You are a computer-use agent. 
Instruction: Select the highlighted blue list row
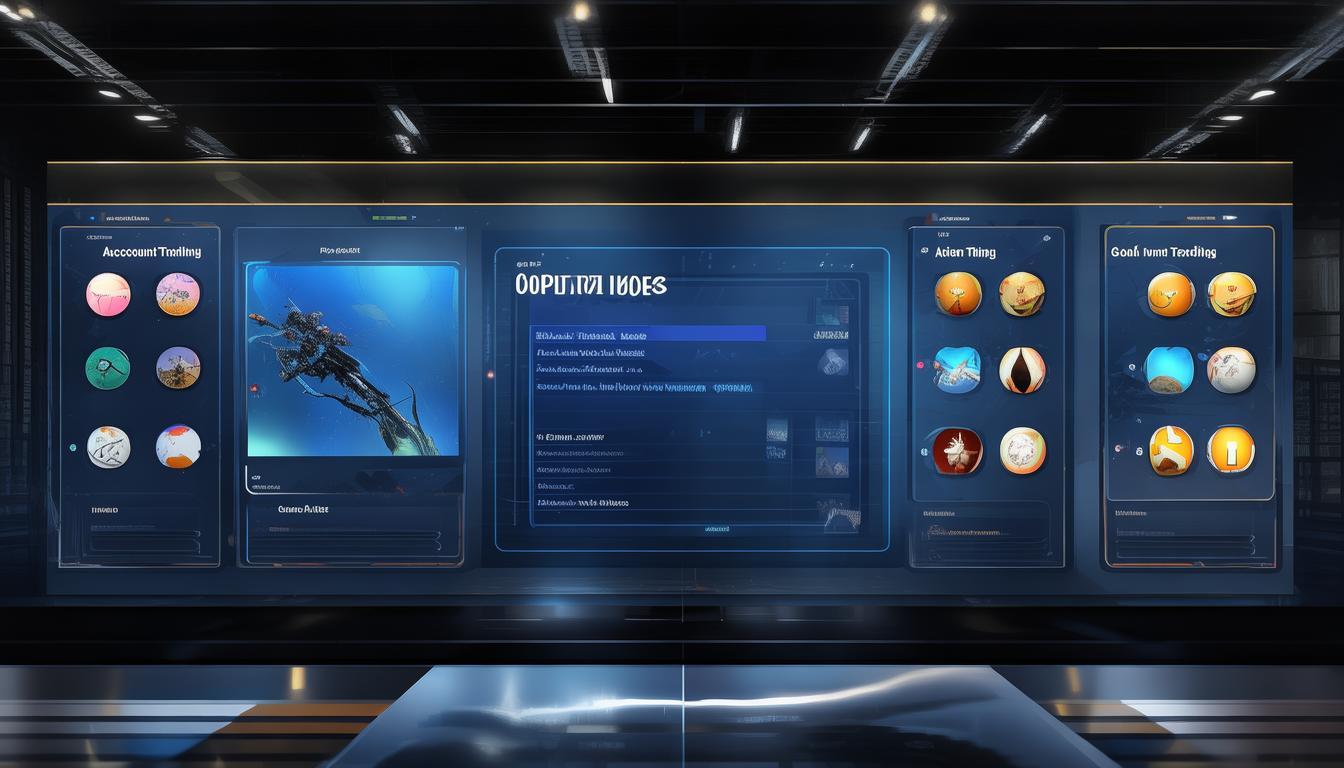pos(650,334)
